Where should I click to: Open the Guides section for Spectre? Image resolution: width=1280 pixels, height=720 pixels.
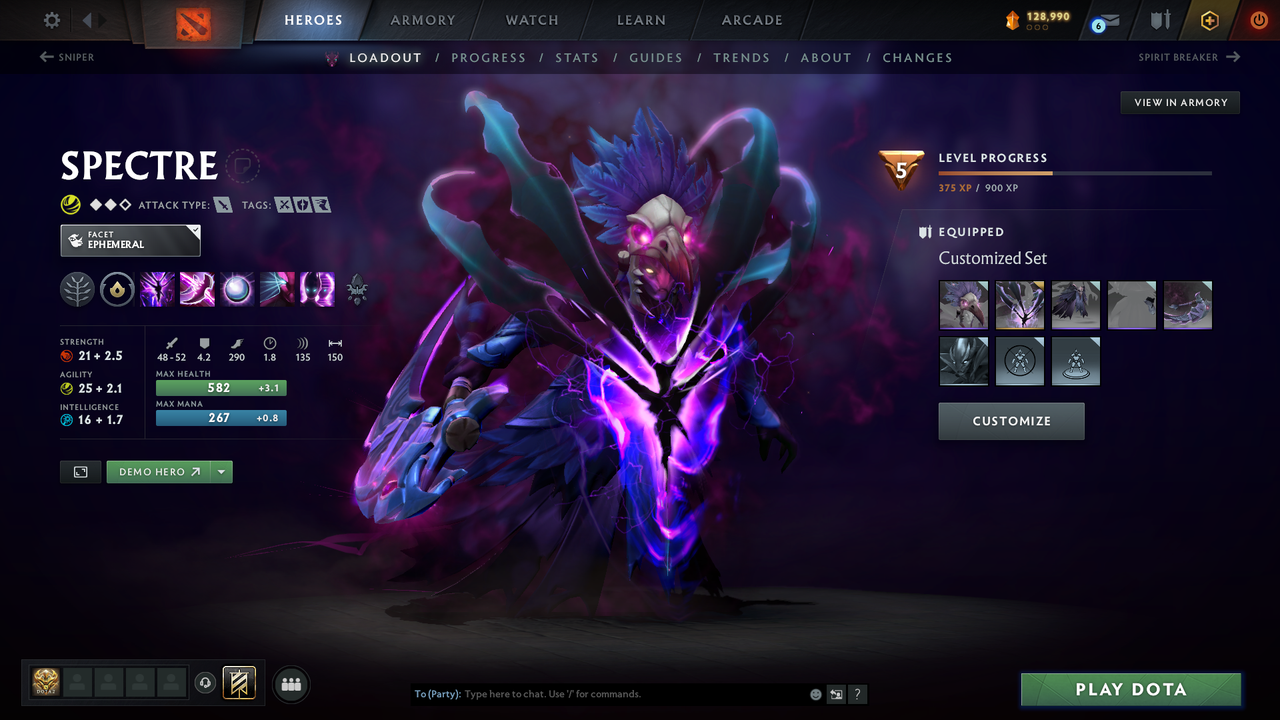pyautogui.click(x=656, y=57)
